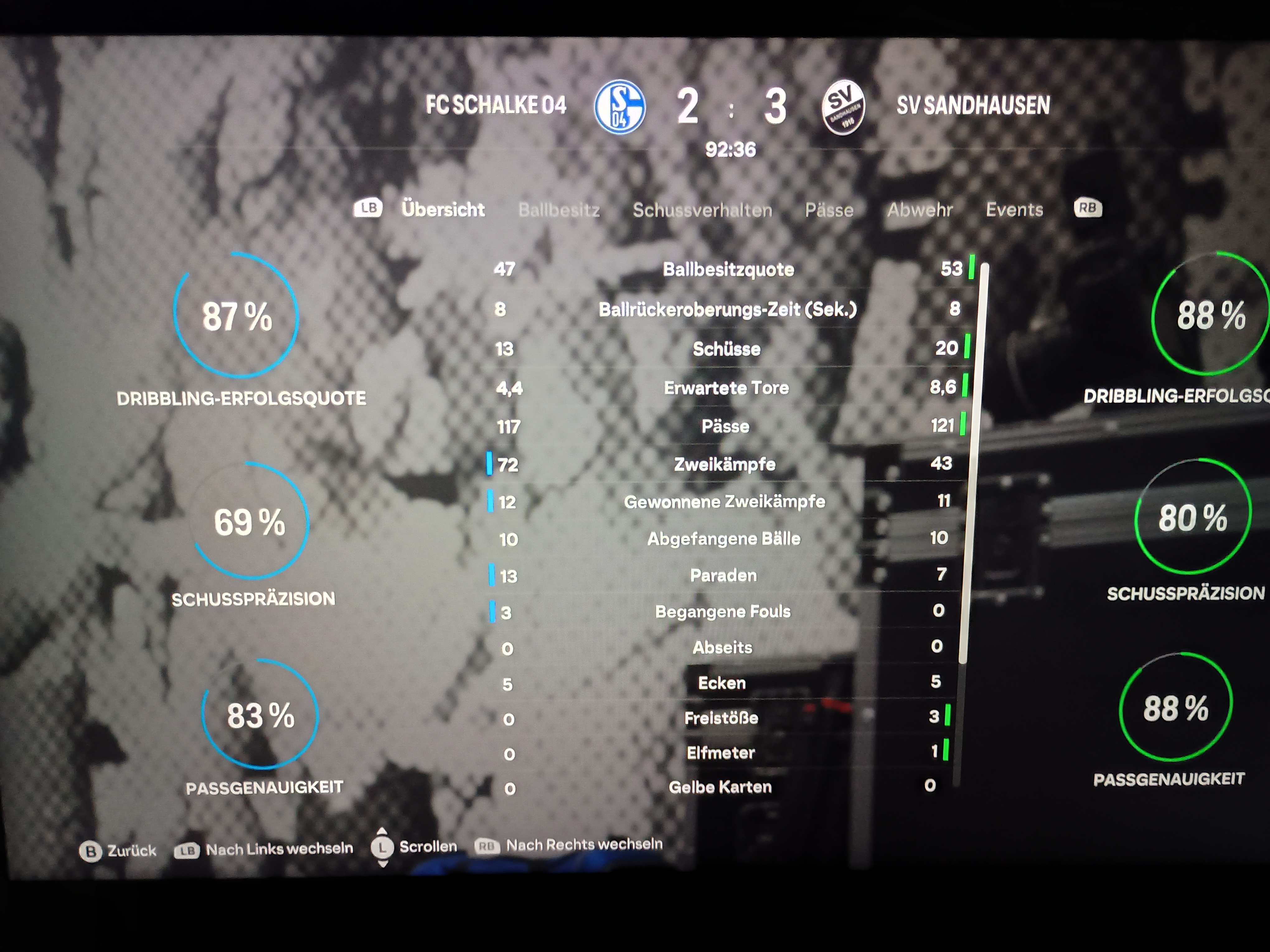
Task: Select the Pässe tab
Action: 829,210
